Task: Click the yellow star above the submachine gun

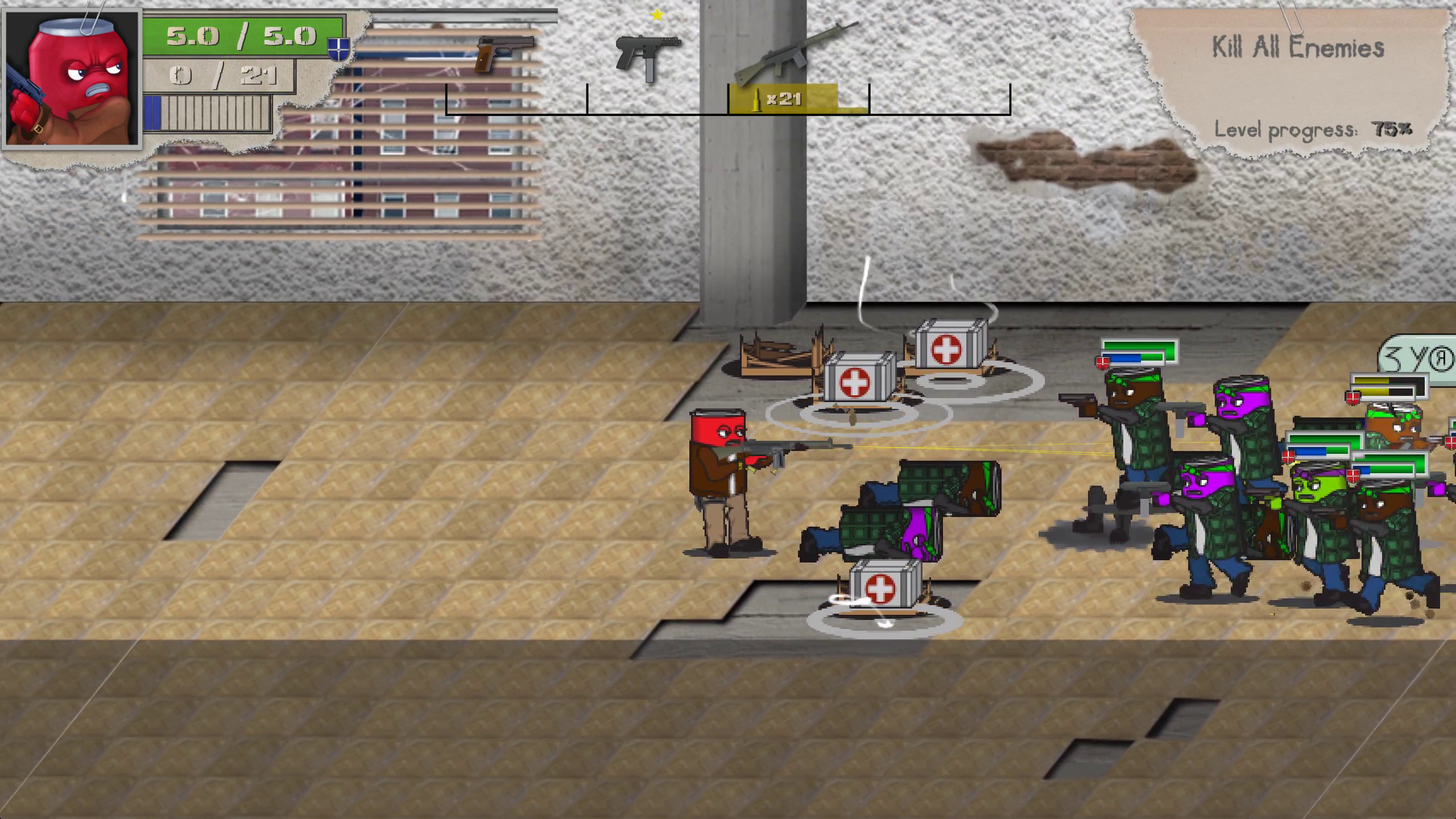Action: click(x=658, y=15)
